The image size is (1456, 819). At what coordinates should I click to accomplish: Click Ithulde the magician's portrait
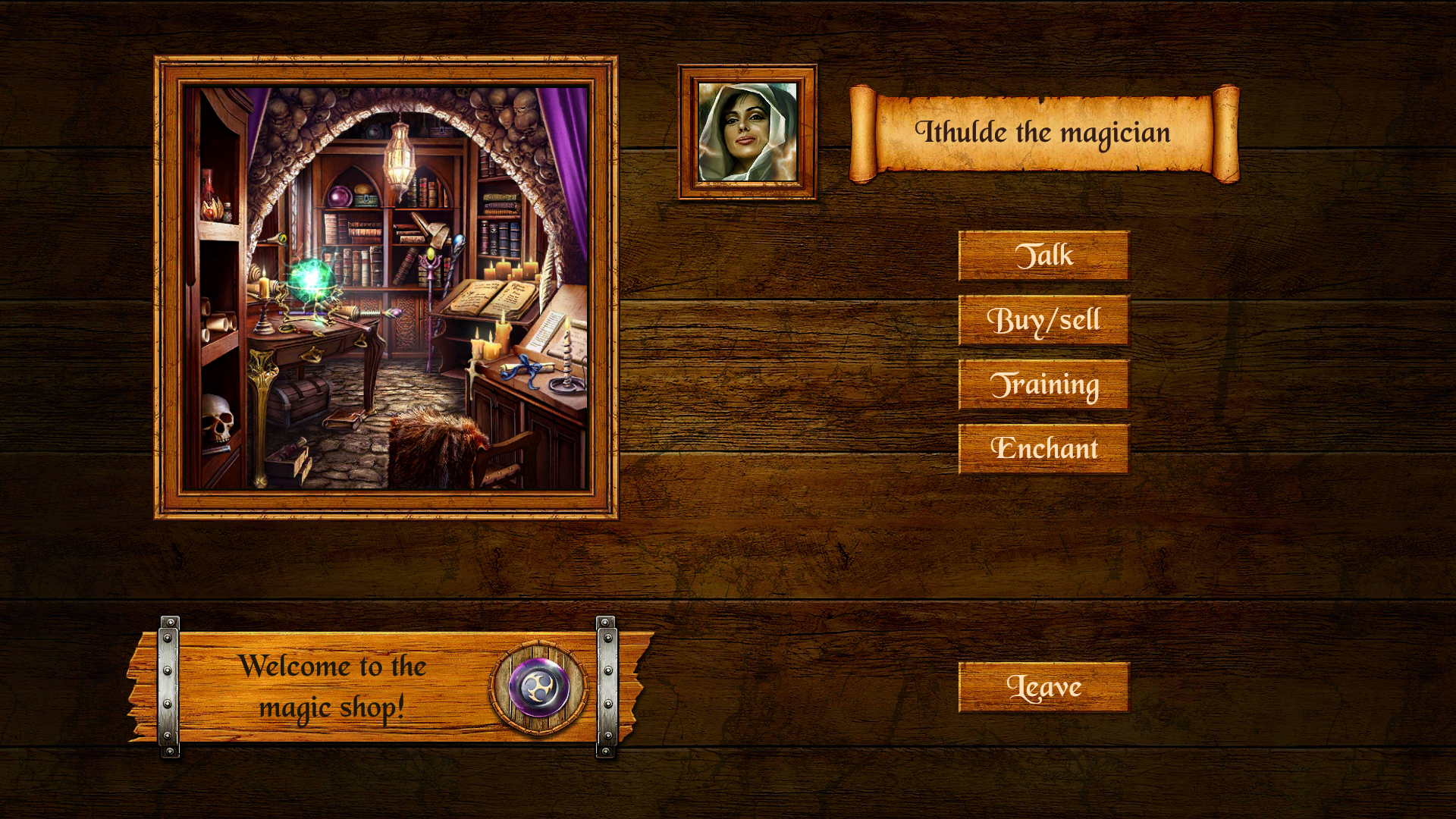747,130
